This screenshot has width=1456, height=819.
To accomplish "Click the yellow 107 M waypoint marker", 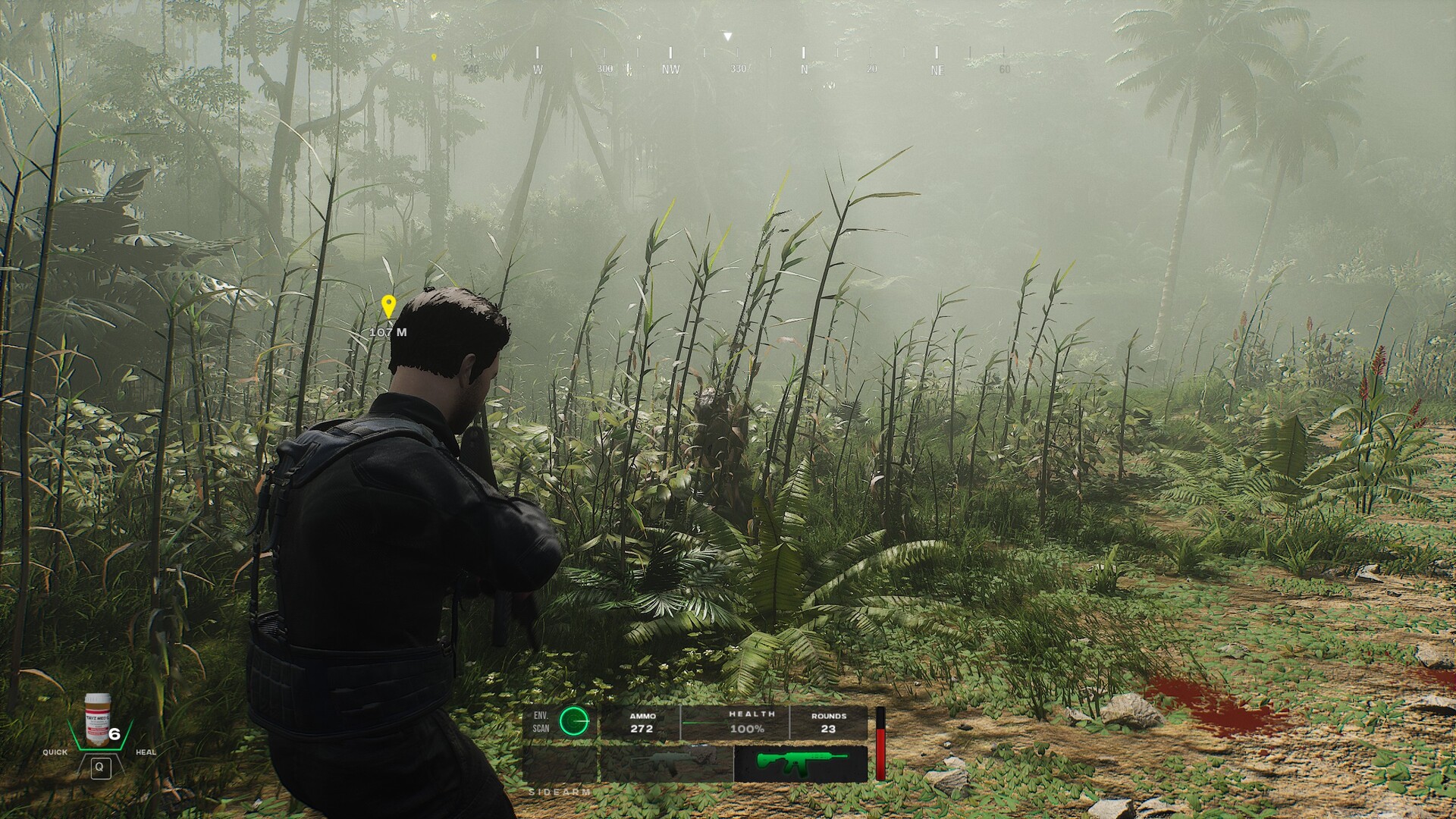I will pyautogui.click(x=388, y=307).
